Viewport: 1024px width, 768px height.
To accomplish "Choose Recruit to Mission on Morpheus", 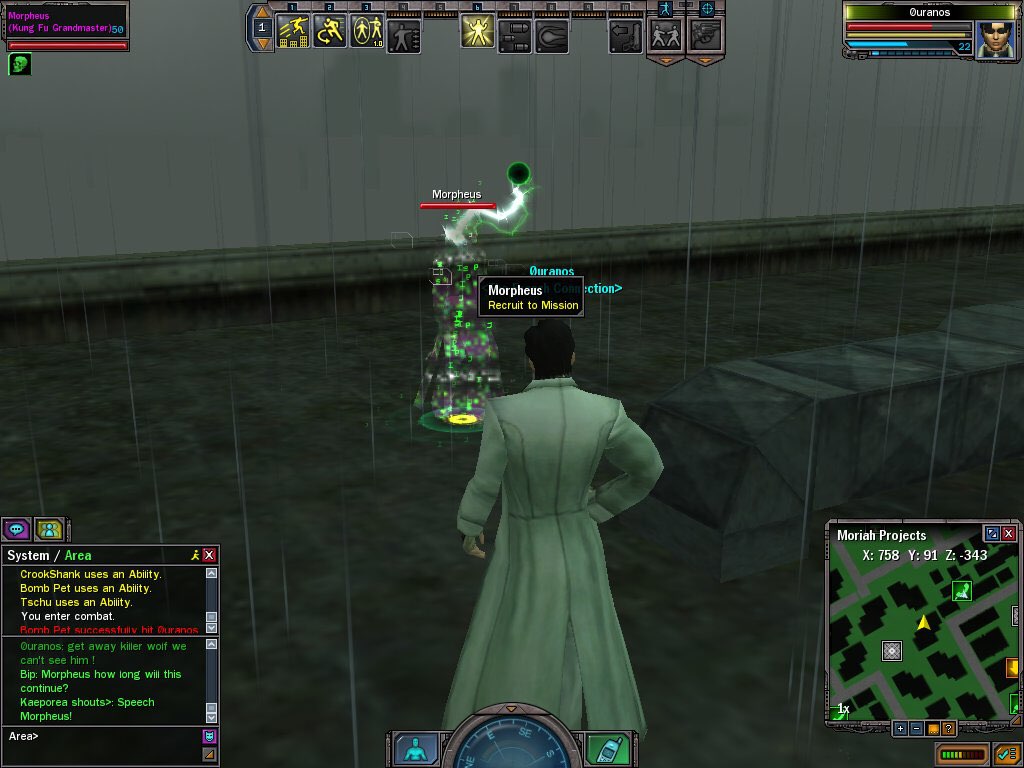I will coord(533,305).
